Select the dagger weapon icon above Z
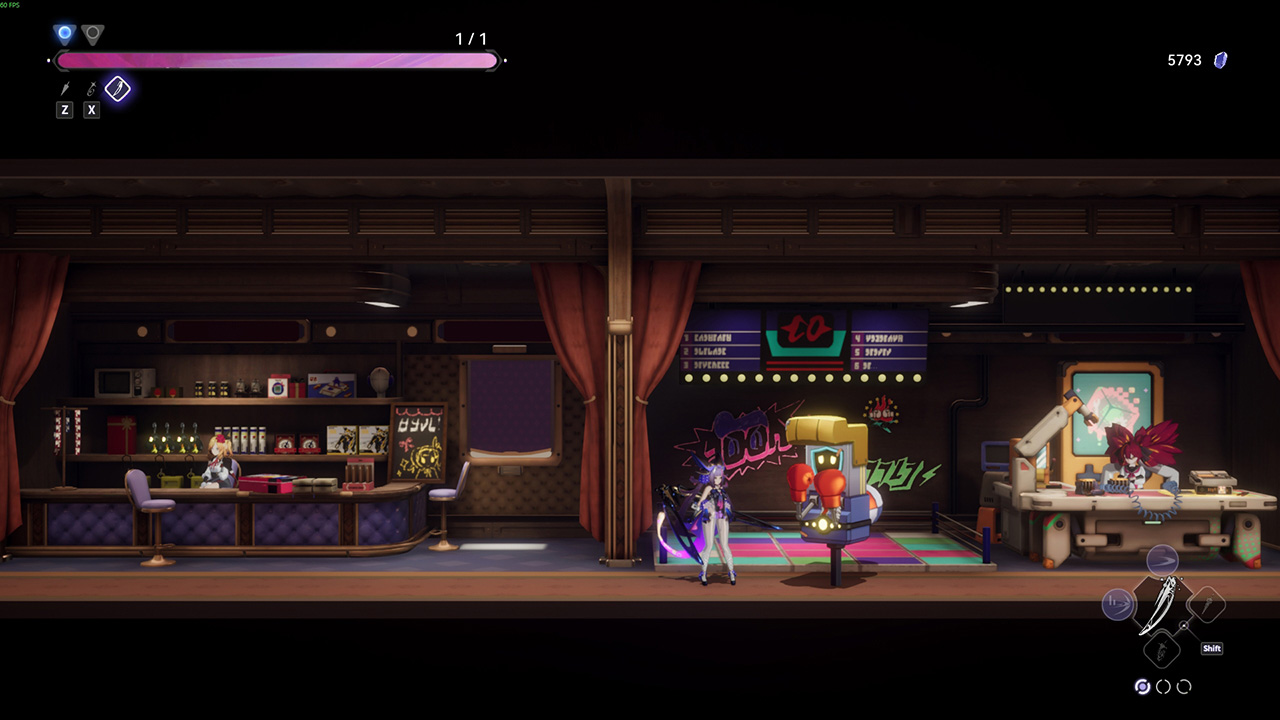The width and height of the screenshot is (1280, 720). coord(65,90)
